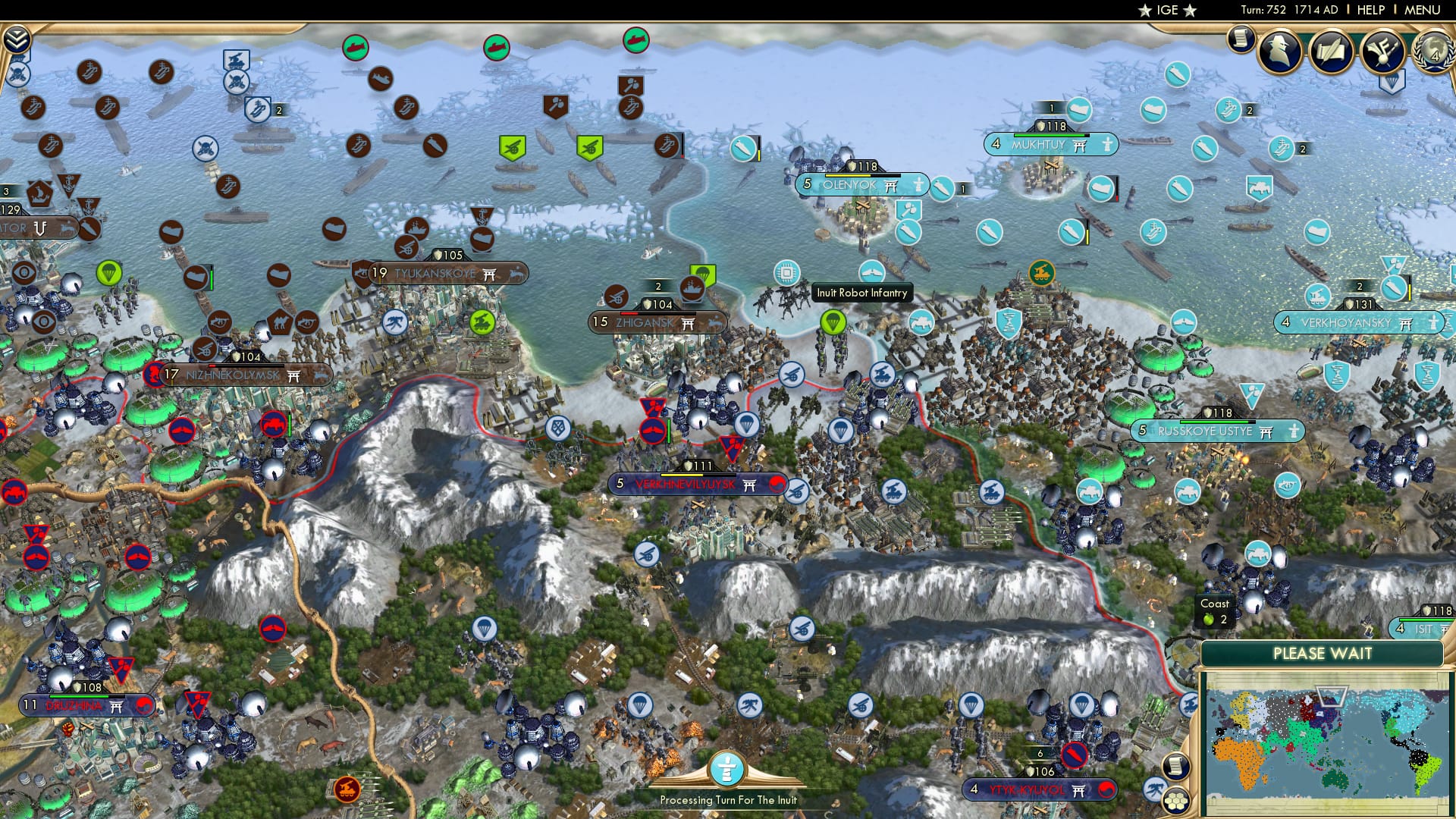
Task: Click the green health bar on Russkoye Ustye
Action: point(1213,422)
